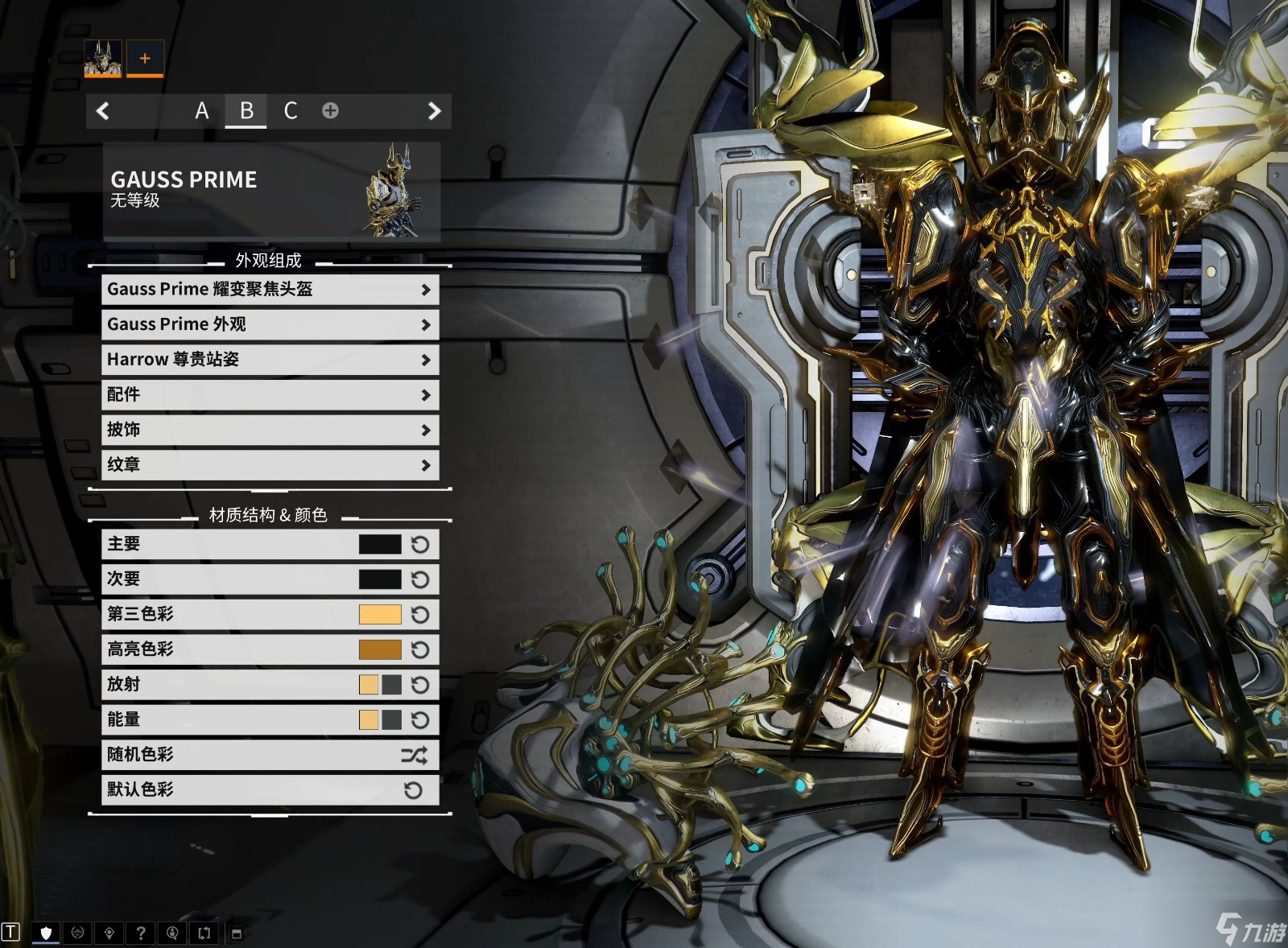Go to next config with right arrow
Viewport: 1288px width, 948px height.
[x=434, y=111]
